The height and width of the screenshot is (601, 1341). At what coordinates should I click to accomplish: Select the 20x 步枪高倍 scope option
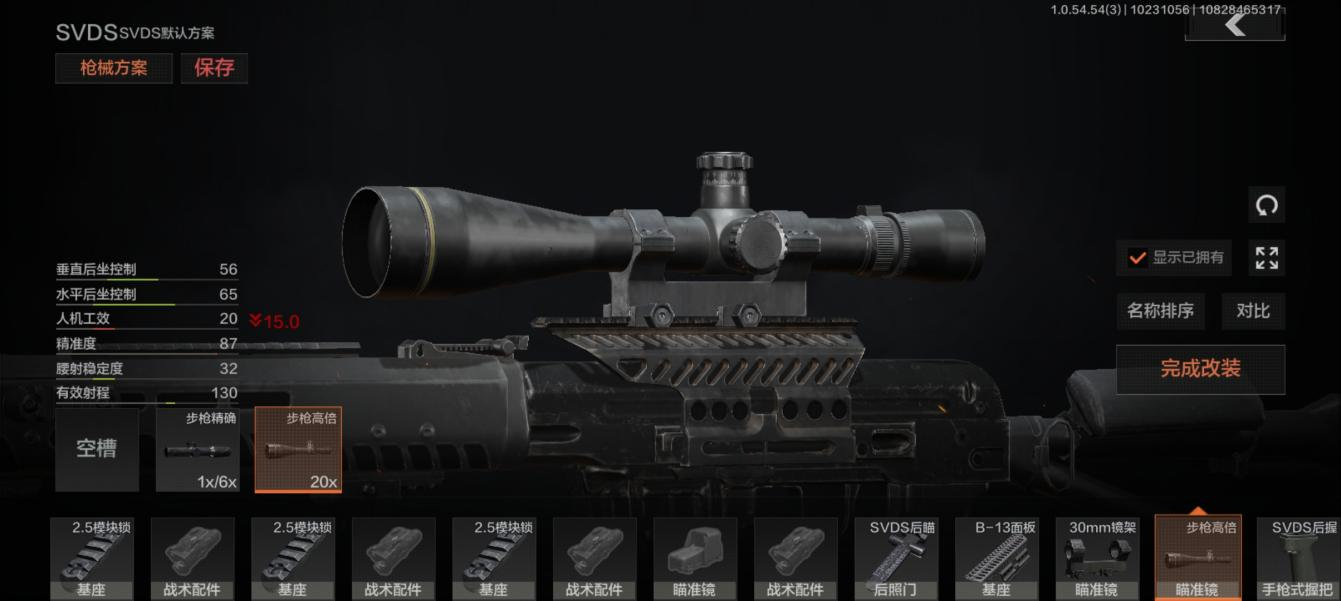click(298, 449)
